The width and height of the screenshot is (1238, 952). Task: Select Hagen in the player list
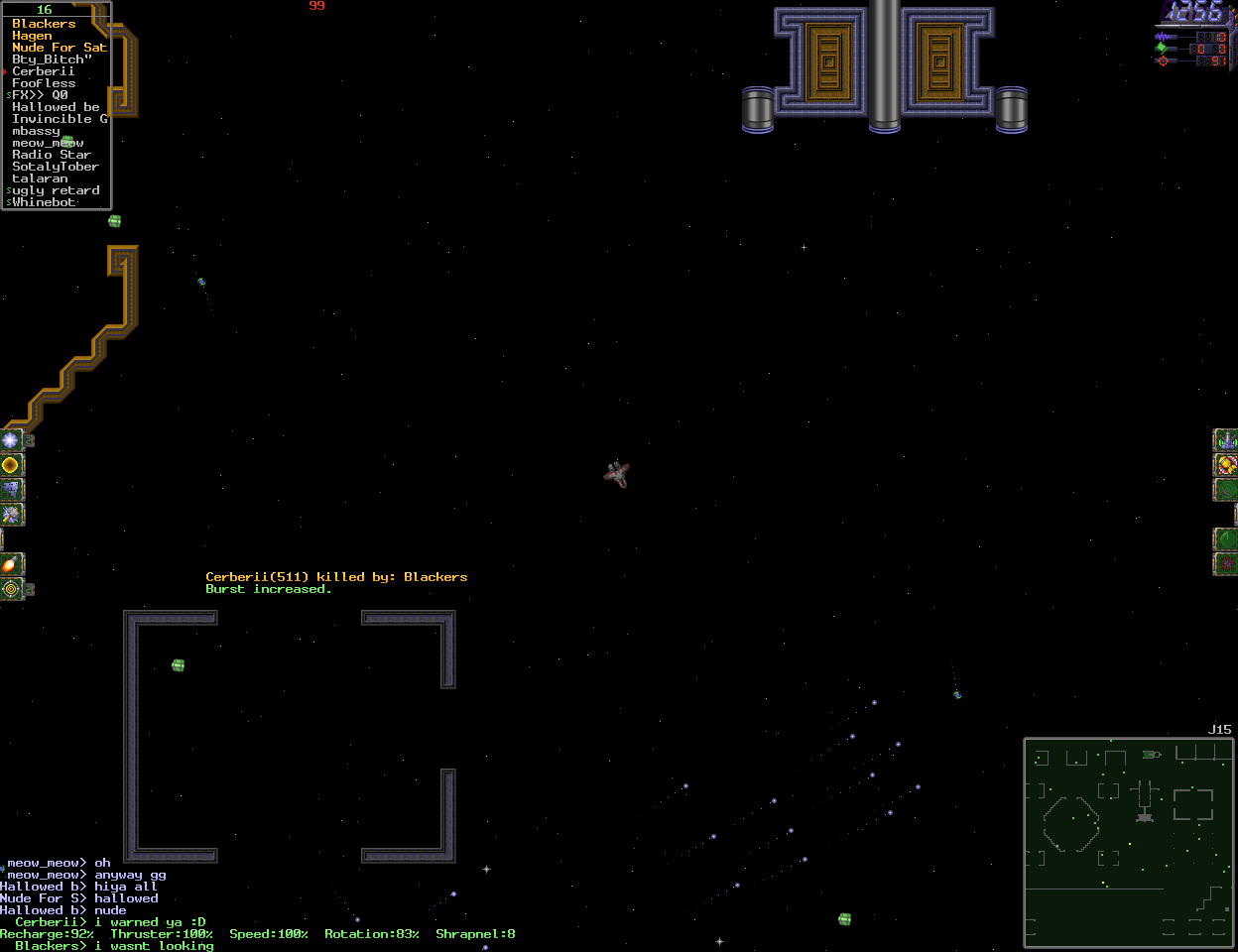(32, 36)
